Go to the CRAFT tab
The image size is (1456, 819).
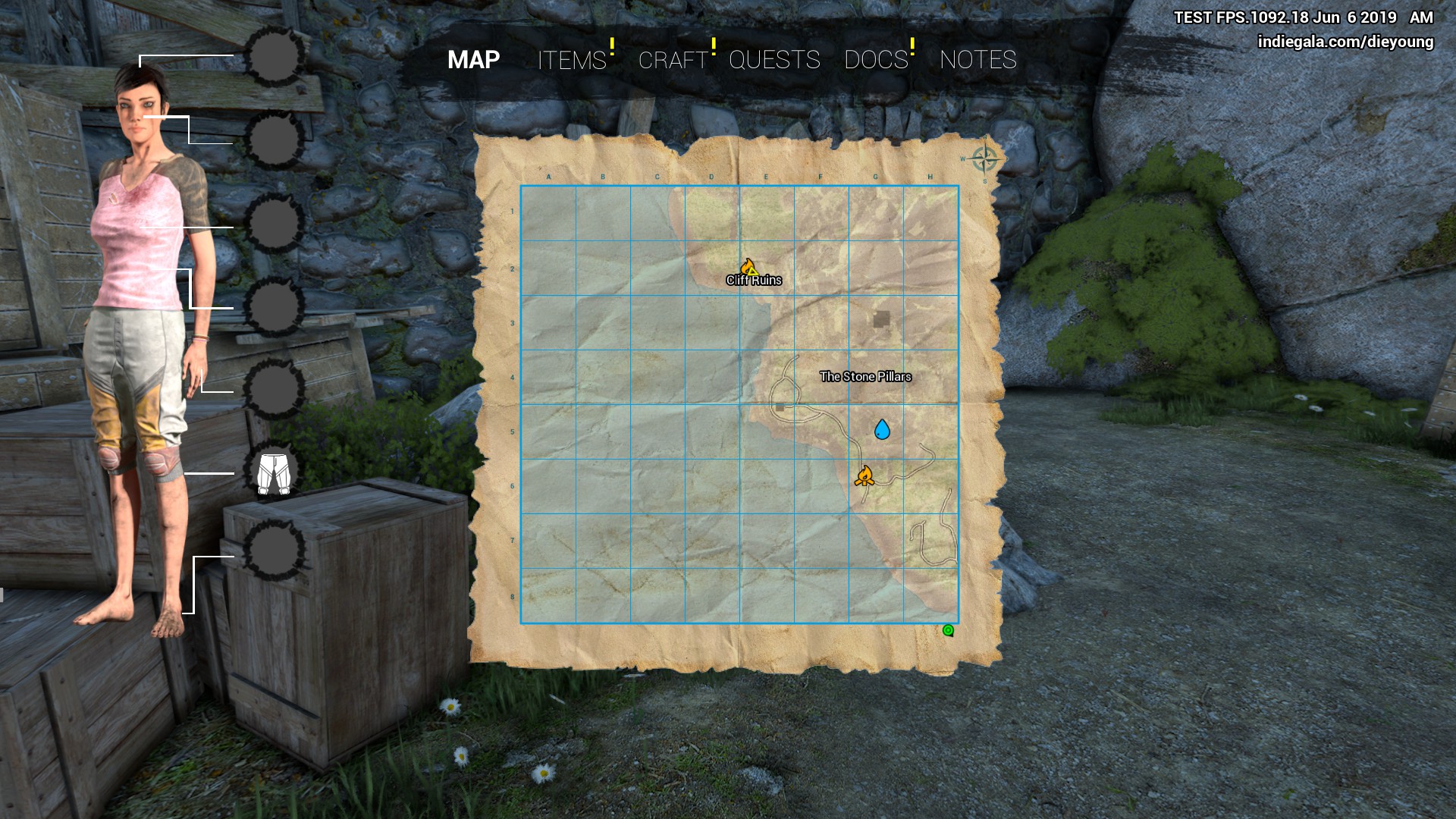[x=673, y=60]
